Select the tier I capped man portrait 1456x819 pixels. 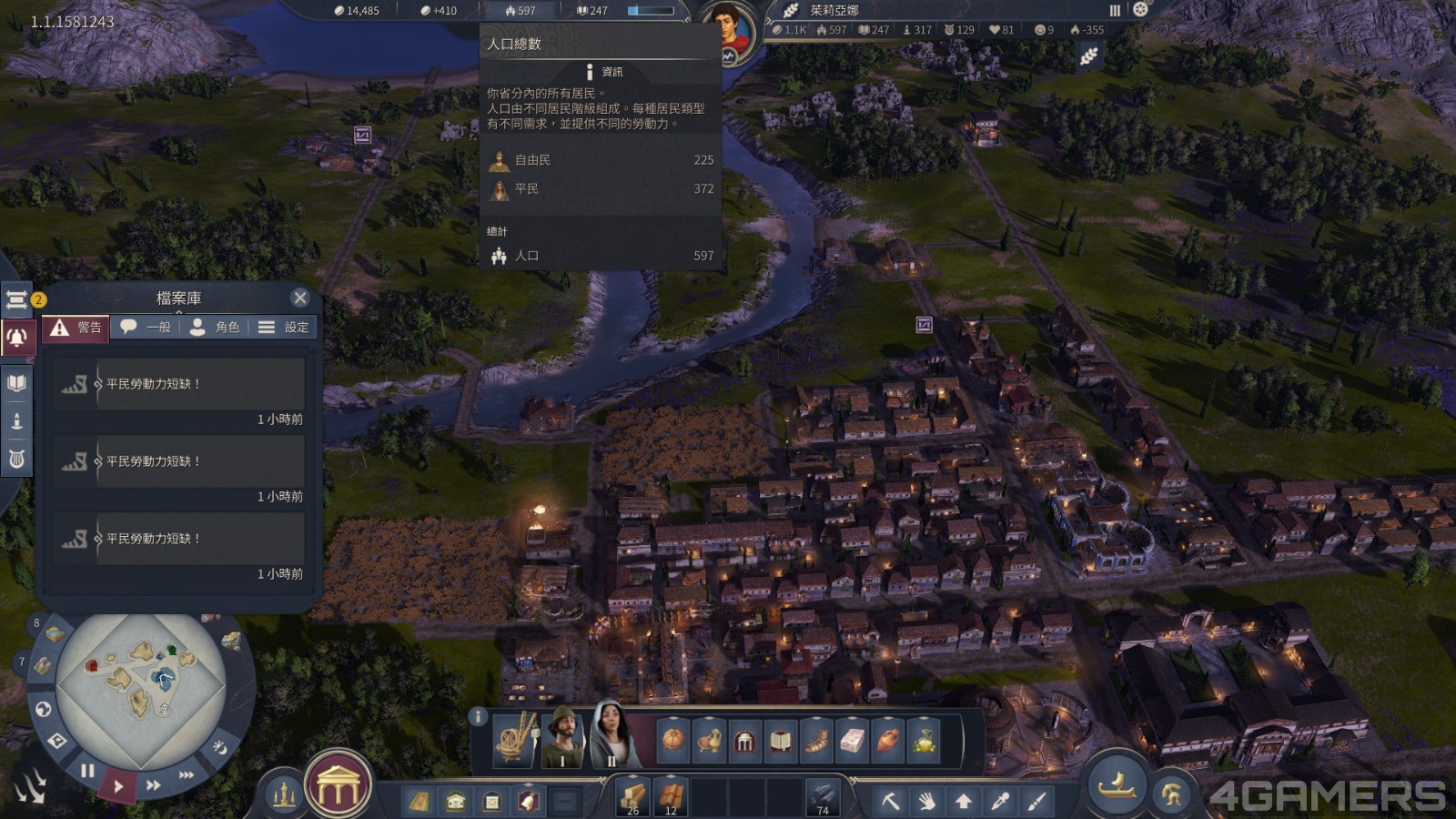pos(562,737)
